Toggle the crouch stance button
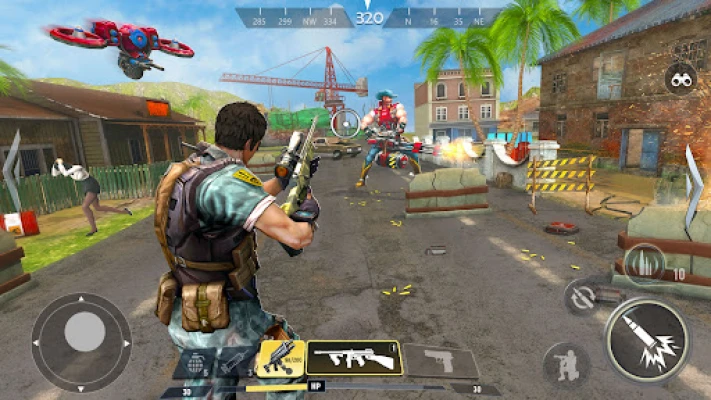 point(565,363)
